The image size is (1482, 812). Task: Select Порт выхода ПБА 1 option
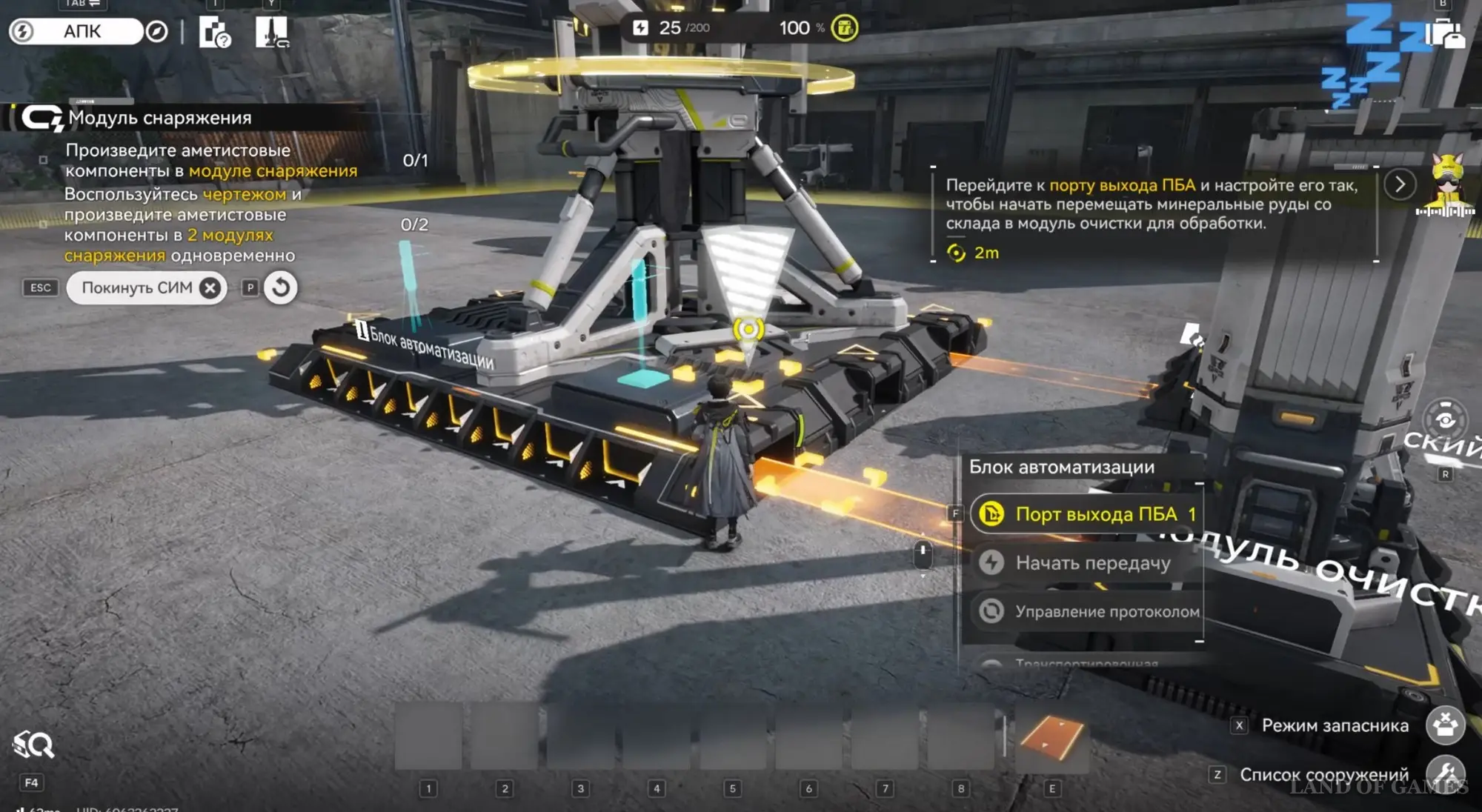(1086, 514)
